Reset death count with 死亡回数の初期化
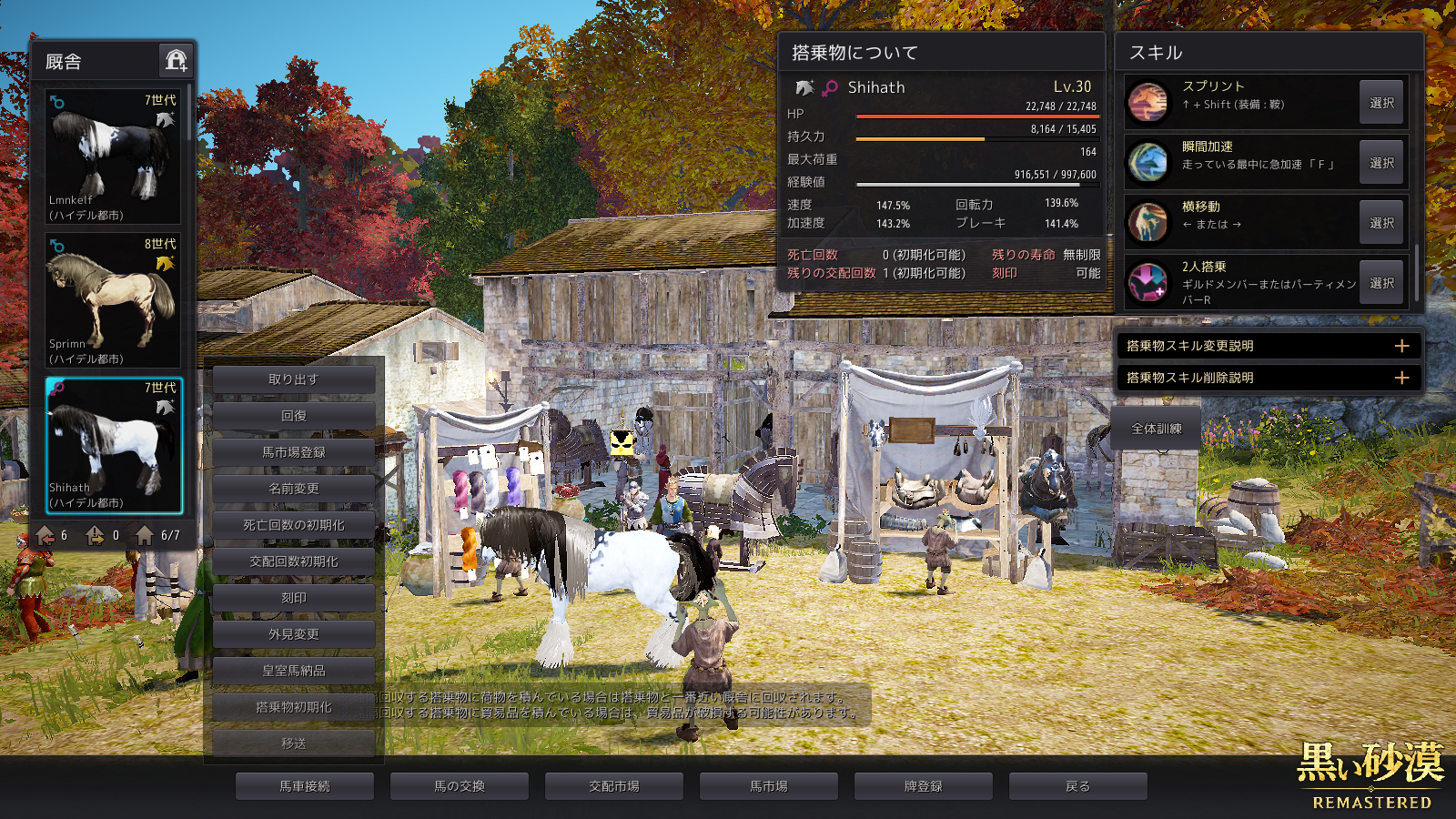Viewport: 1456px width, 819px height. coord(294,525)
